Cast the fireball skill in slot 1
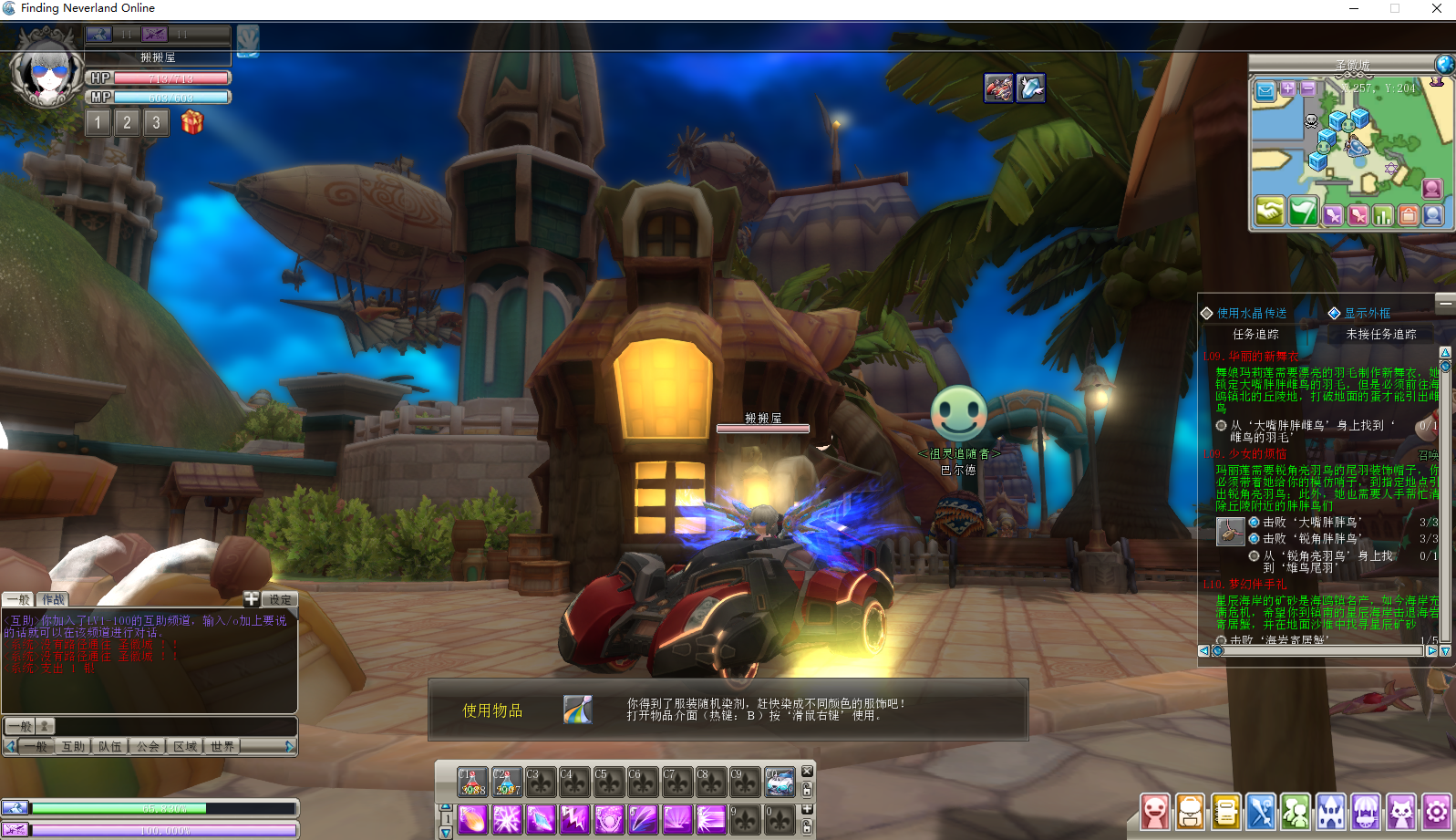Viewport: 1456px width, 840px height. (x=472, y=819)
